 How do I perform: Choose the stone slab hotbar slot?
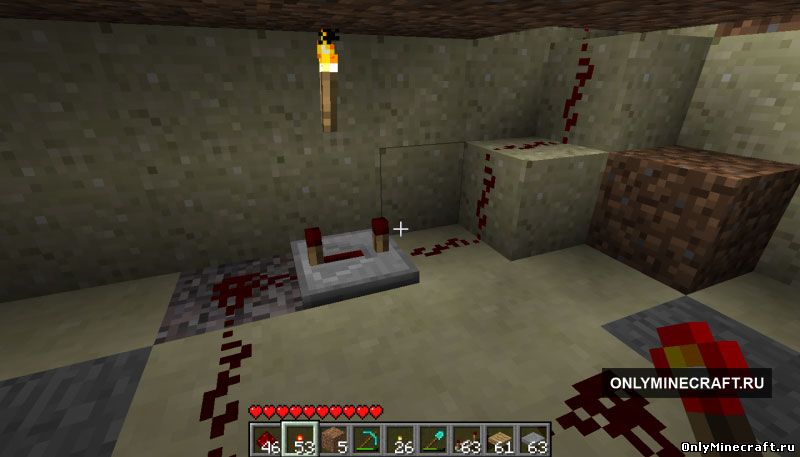(533, 439)
